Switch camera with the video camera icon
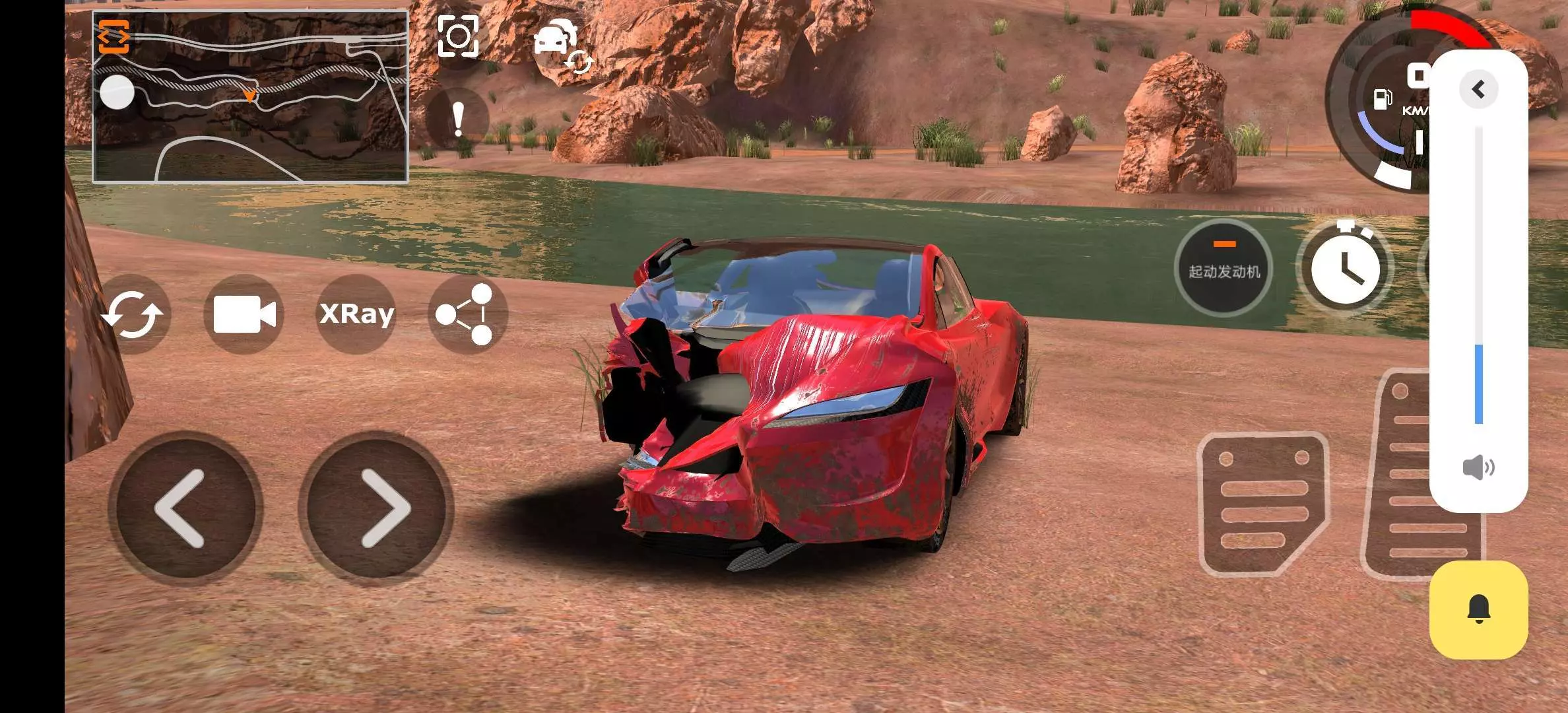Screen dimensions: 1568x713 click(x=244, y=314)
